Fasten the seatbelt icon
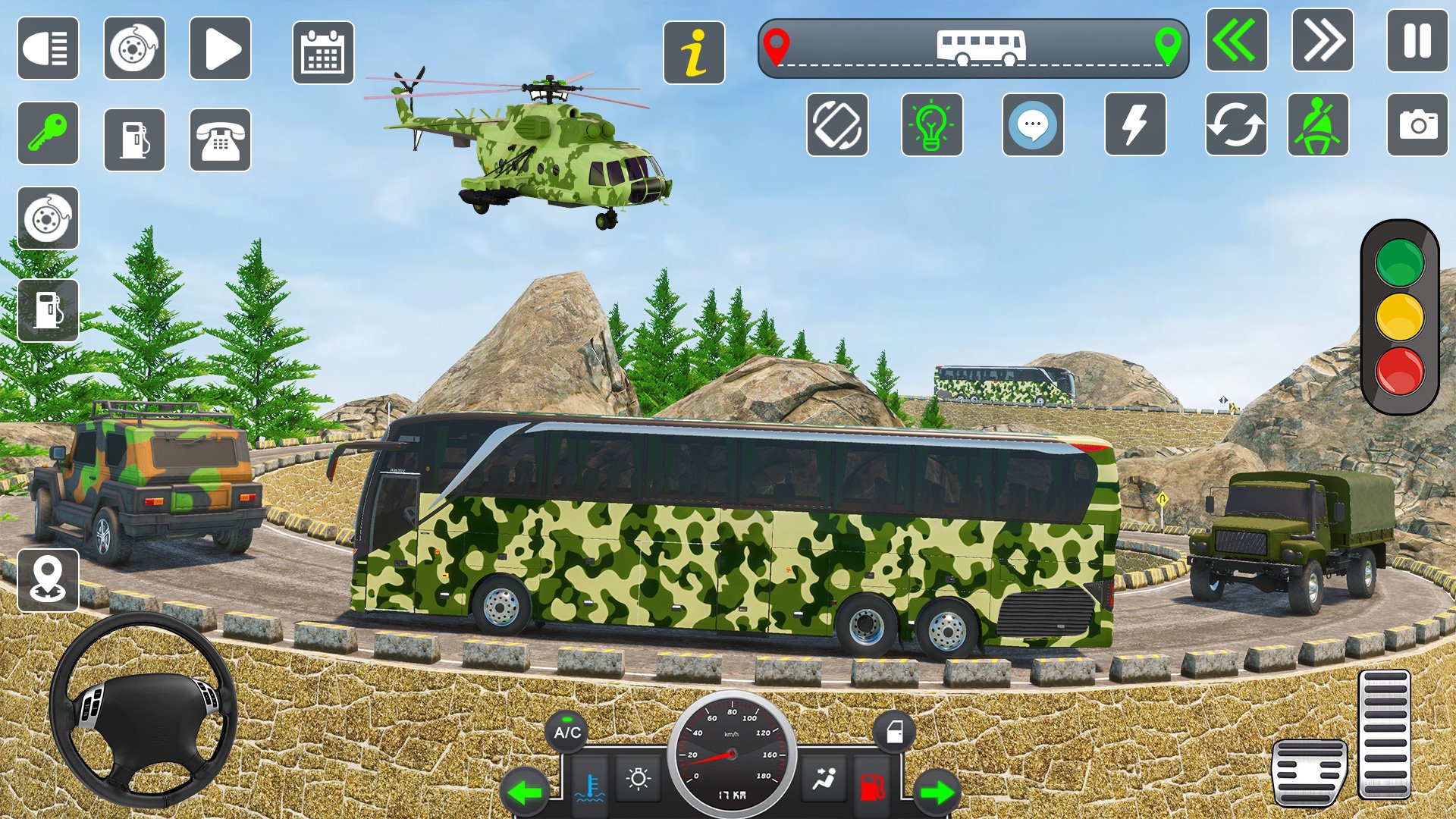Image resolution: width=1456 pixels, height=819 pixels. pos(1318,125)
